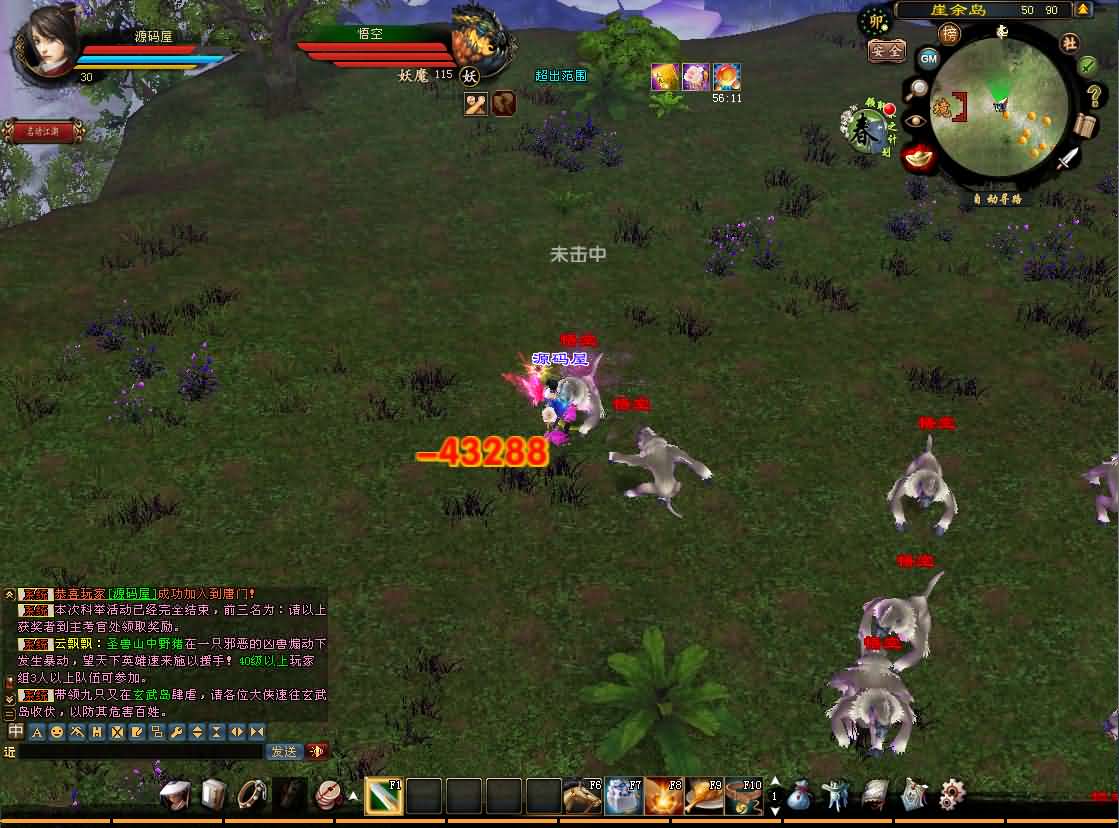Focus the chat text input box

click(x=140, y=751)
